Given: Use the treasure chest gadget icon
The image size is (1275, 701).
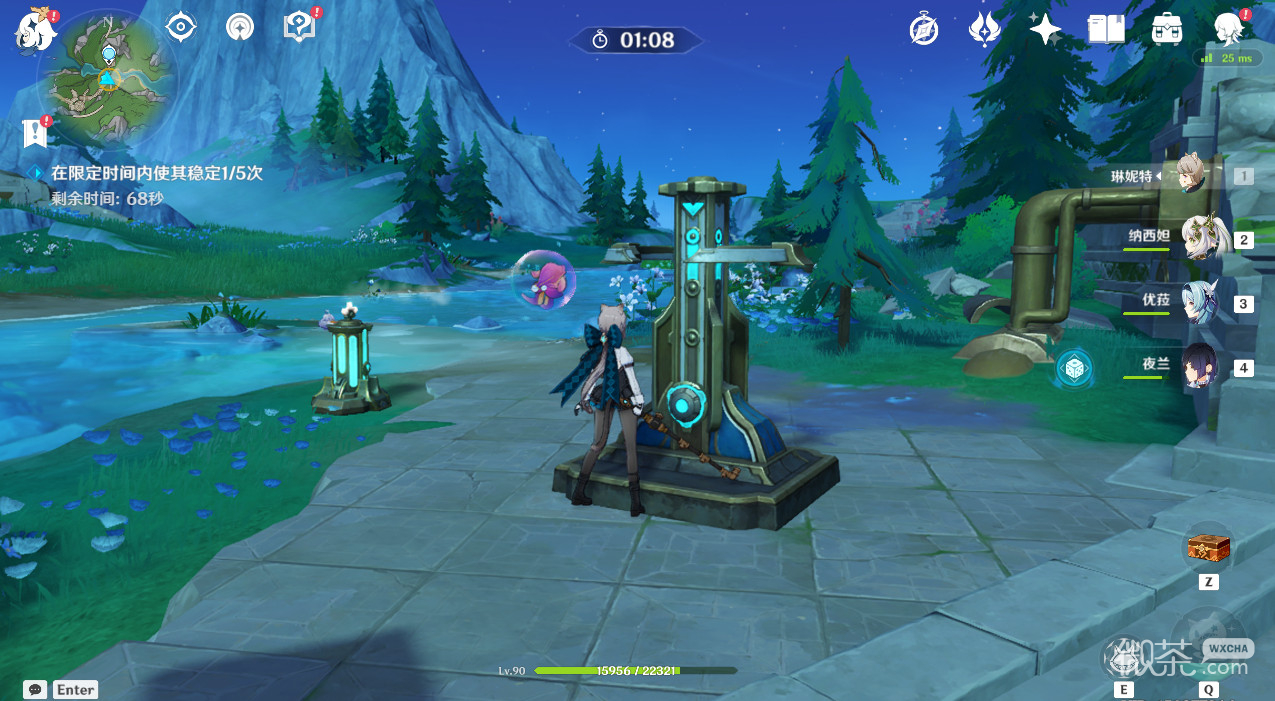Looking at the screenshot, I should tap(1208, 548).
